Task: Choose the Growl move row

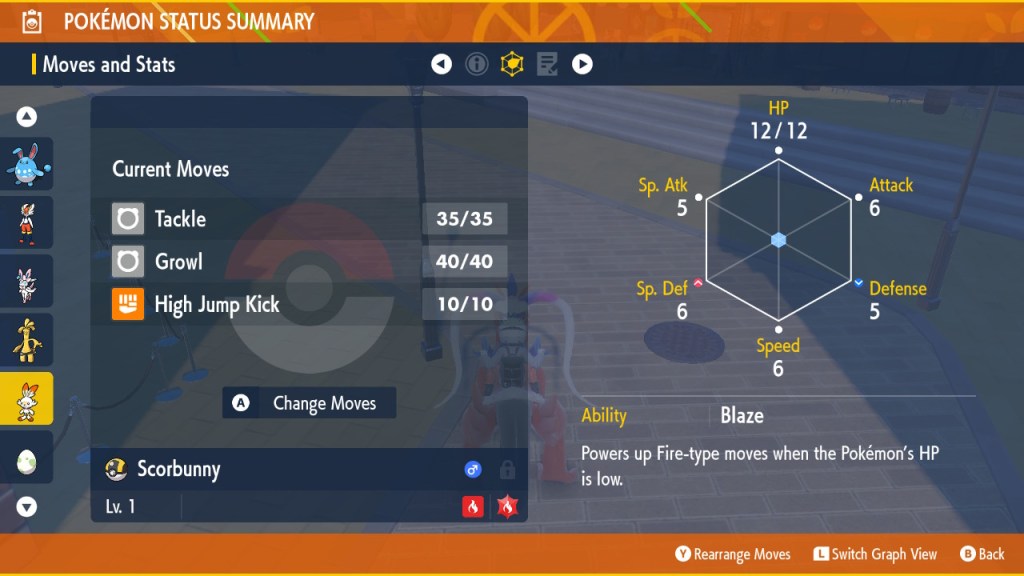Action: point(309,262)
